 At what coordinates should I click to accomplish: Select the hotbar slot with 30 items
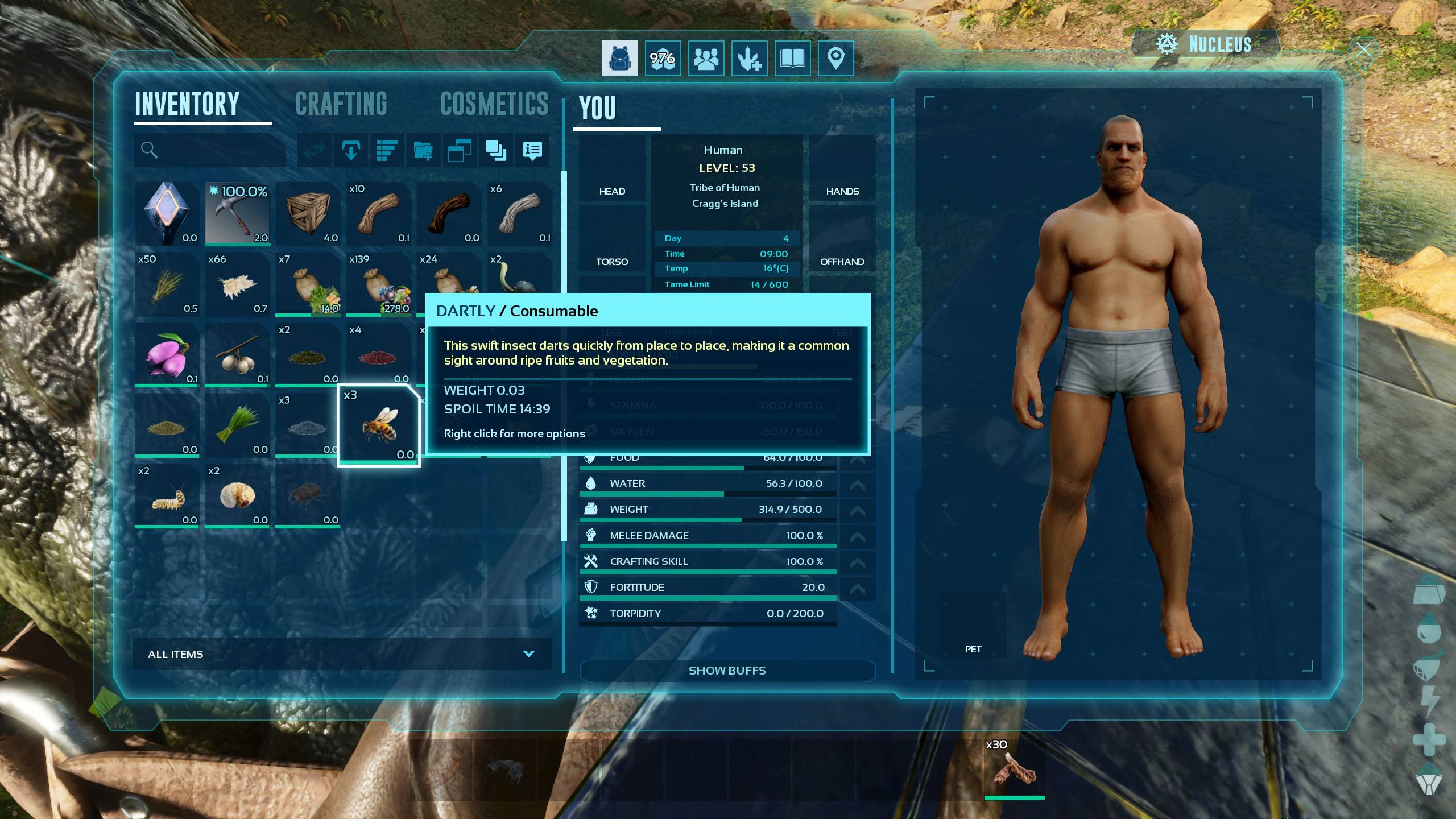[1015, 770]
